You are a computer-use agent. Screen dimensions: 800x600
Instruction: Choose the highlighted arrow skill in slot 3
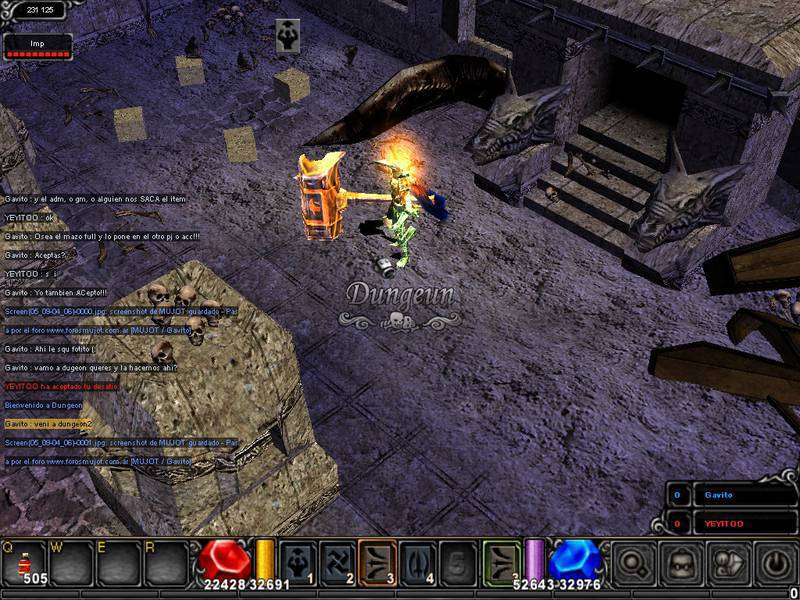[379, 561]
